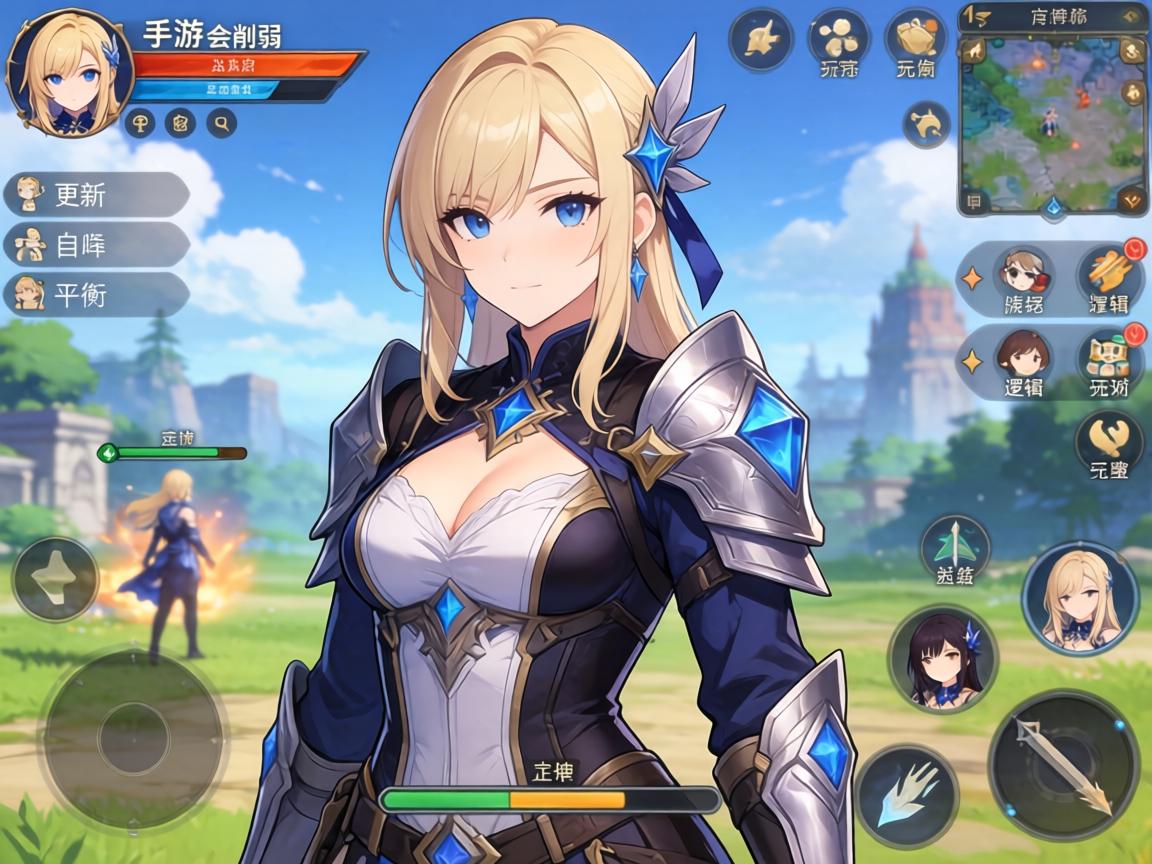This screenshot has width=1152, height=864.
Task: Open the backpack bag icon
Action: point(916,38)
